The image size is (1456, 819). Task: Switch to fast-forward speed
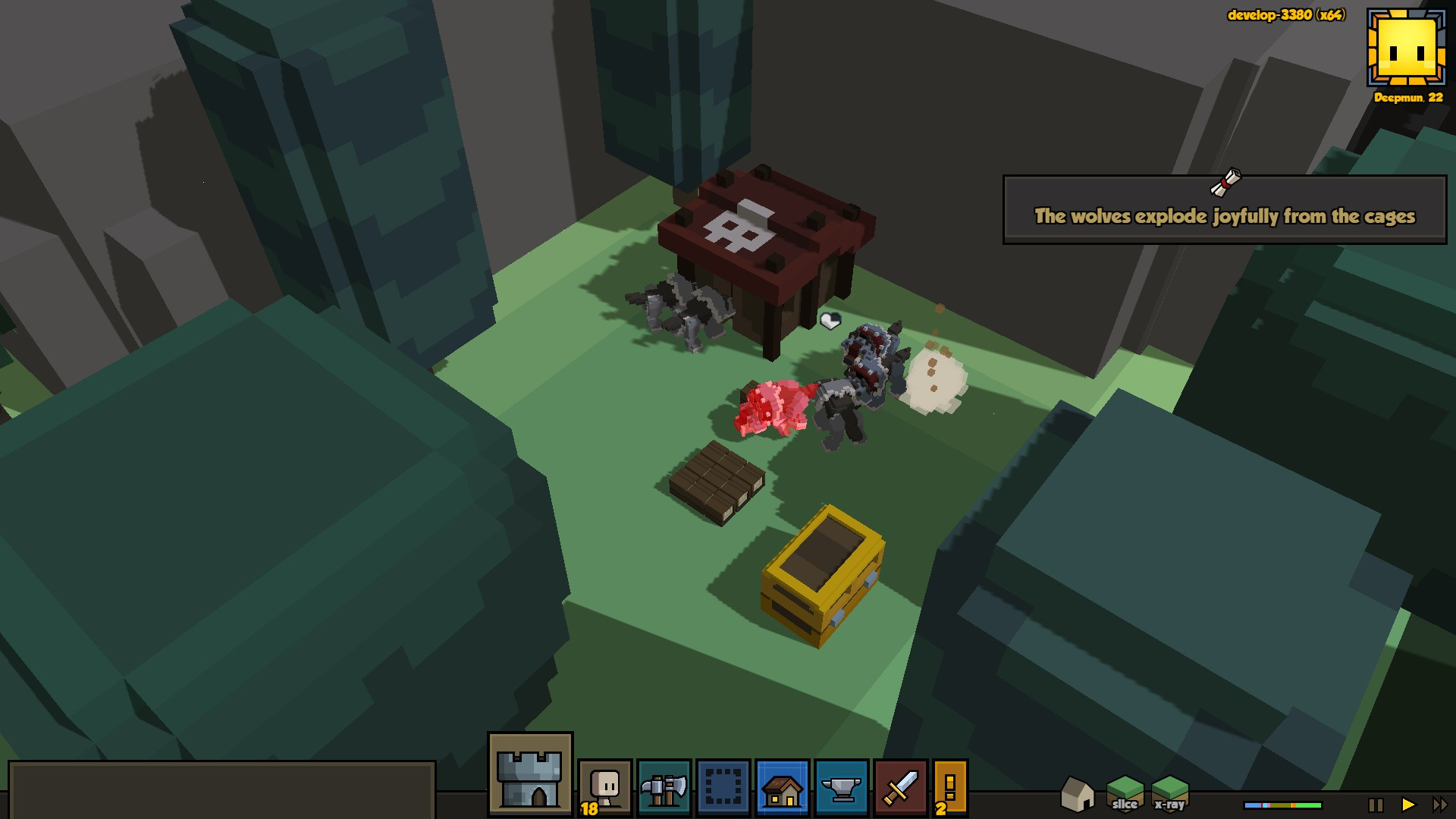click(x=1439, y=805)
